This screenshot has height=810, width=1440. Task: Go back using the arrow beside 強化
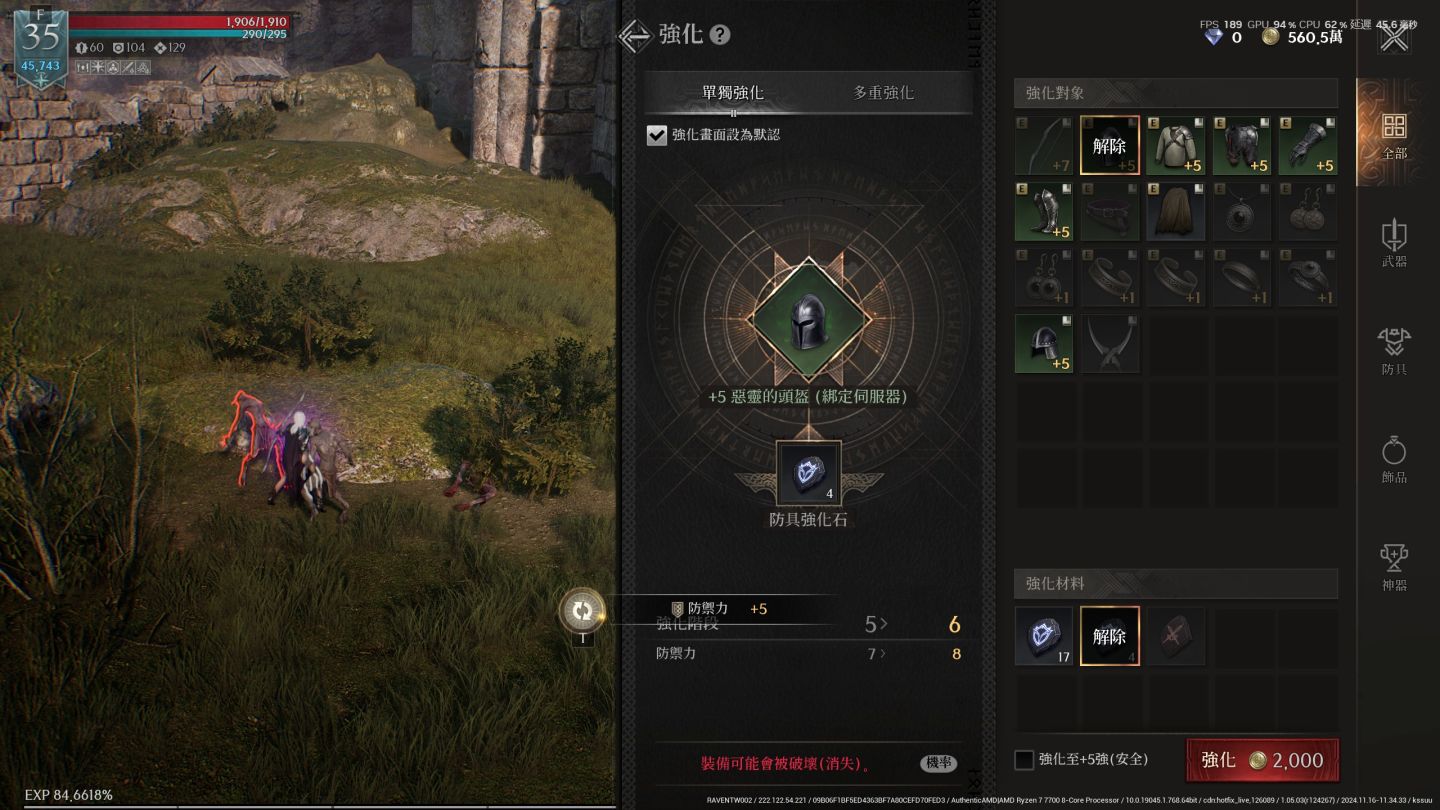click(x=635, y=36)
